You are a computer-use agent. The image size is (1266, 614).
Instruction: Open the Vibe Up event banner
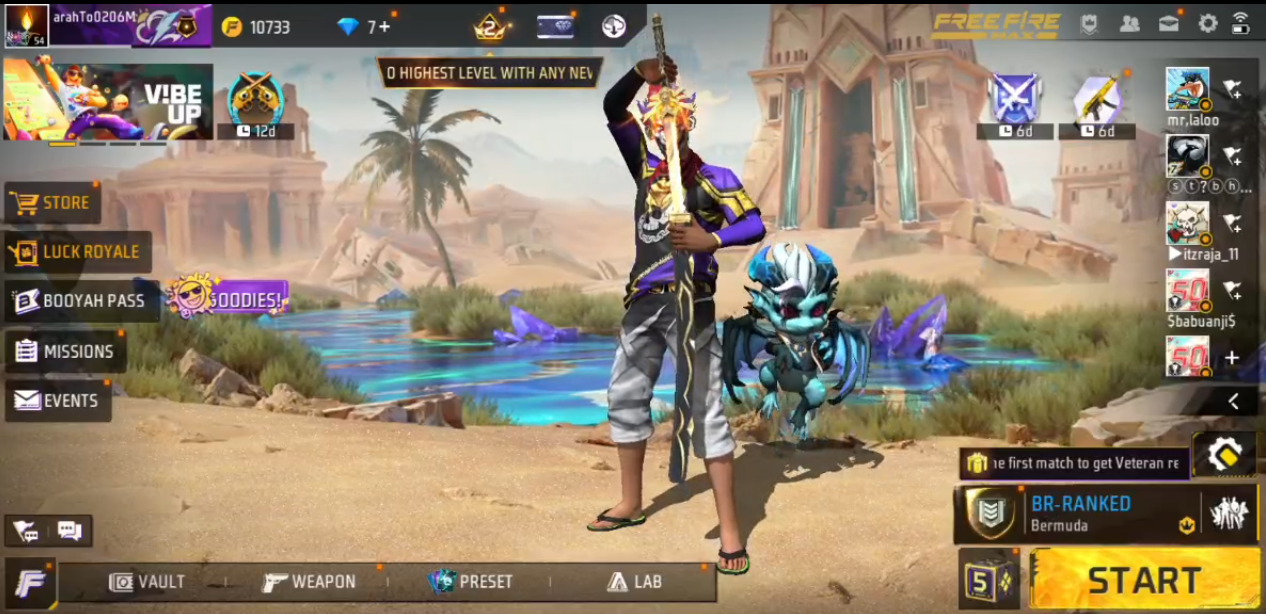[108, 101]
